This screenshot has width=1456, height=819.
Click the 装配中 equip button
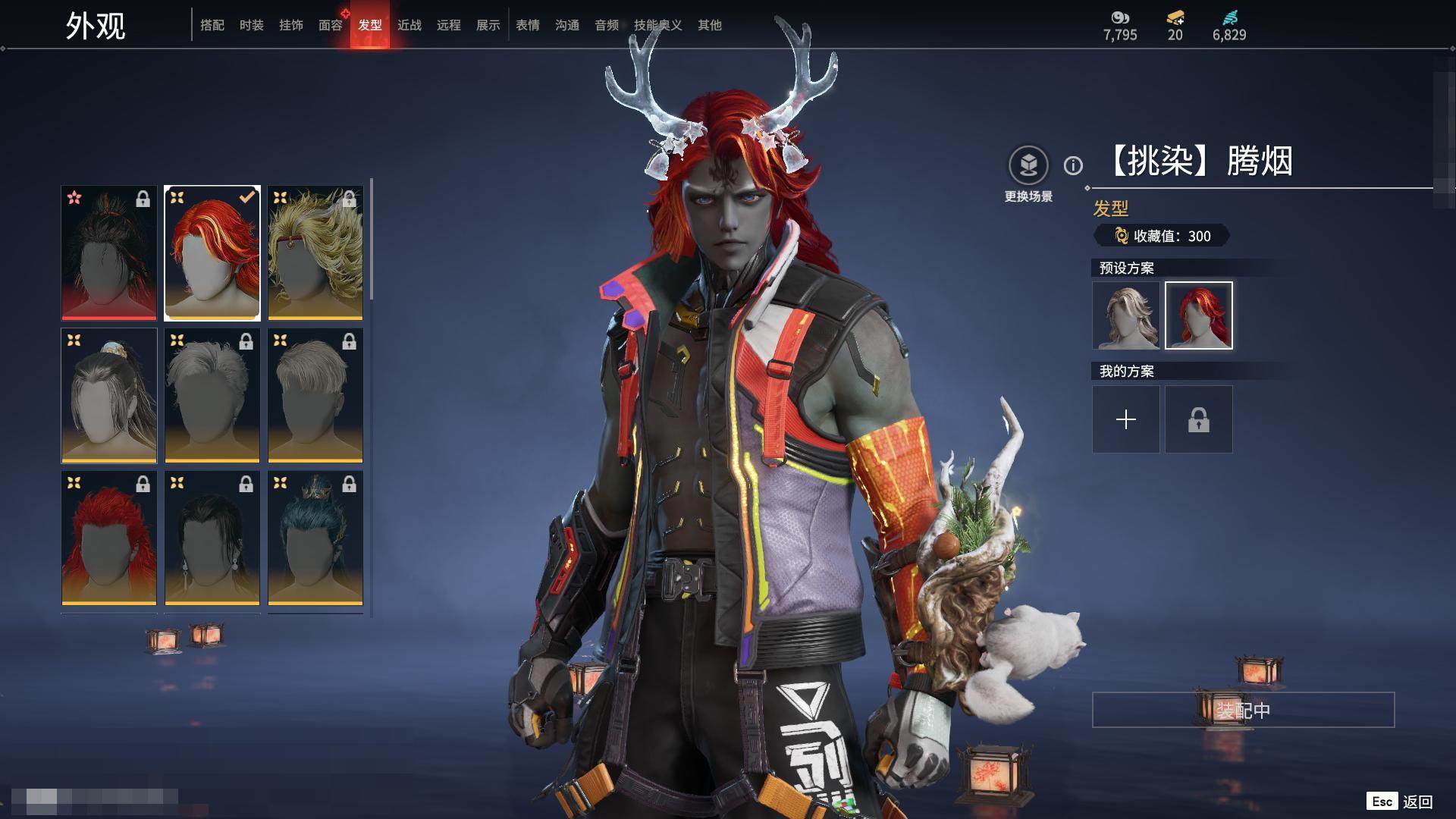click(1243, 710)
